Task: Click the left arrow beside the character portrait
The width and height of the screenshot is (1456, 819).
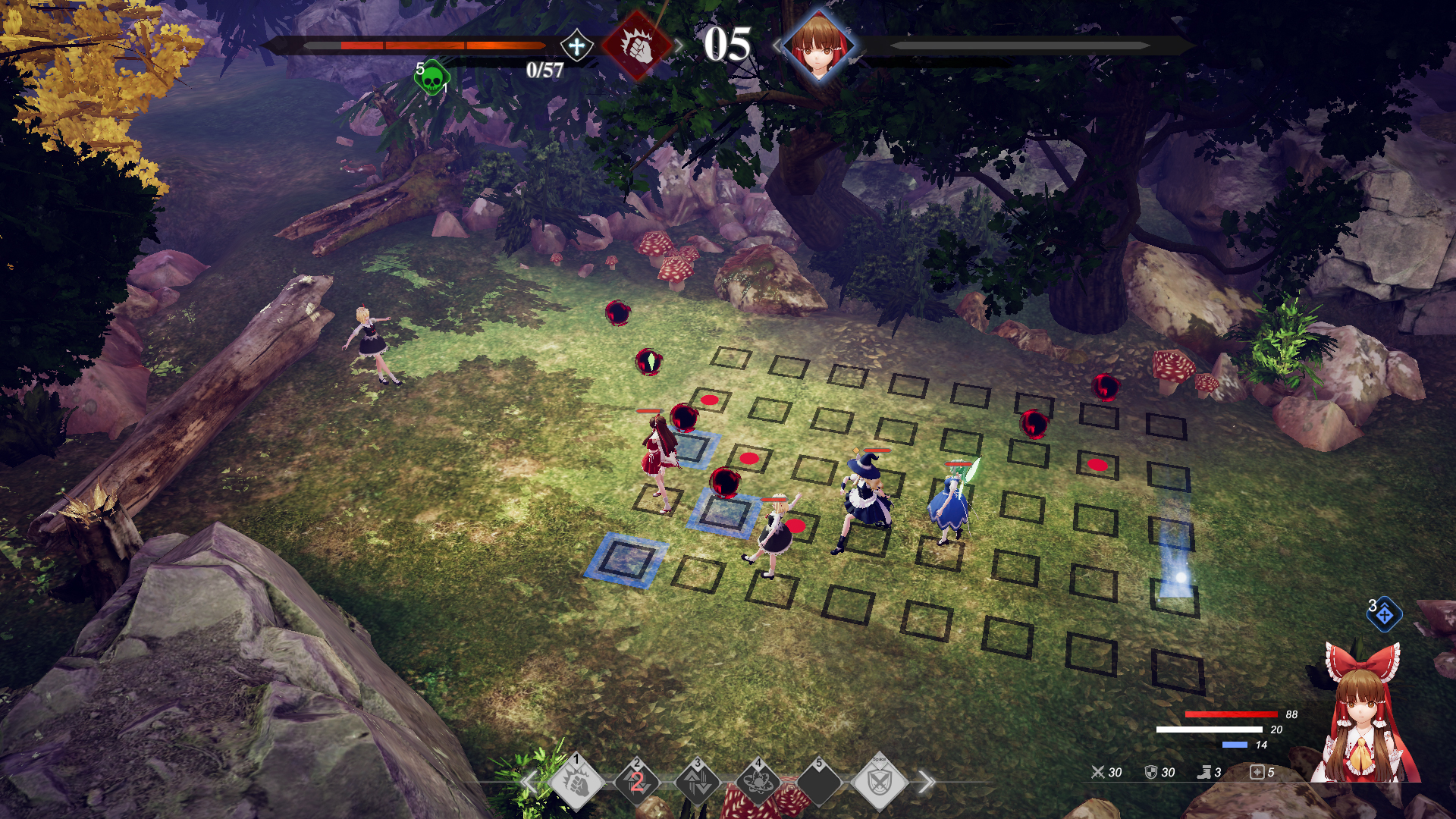Action: coord(778,44)
